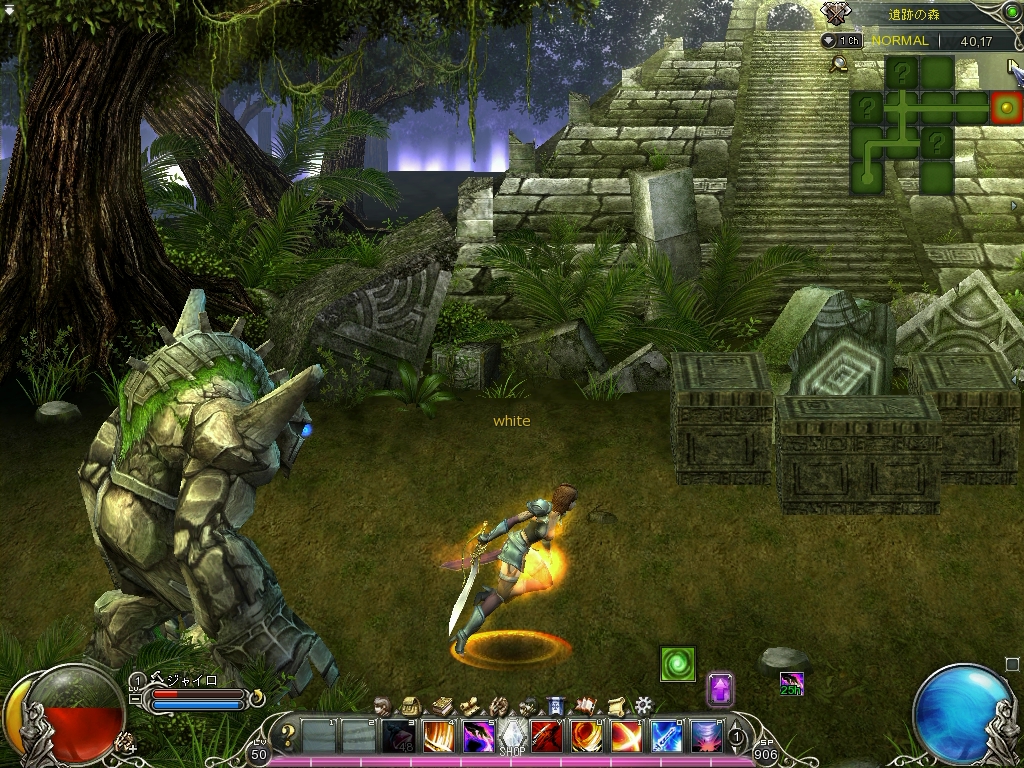Click the green swirl buff icon
This screenshot has width=1024, height=768.
[678, 664]
